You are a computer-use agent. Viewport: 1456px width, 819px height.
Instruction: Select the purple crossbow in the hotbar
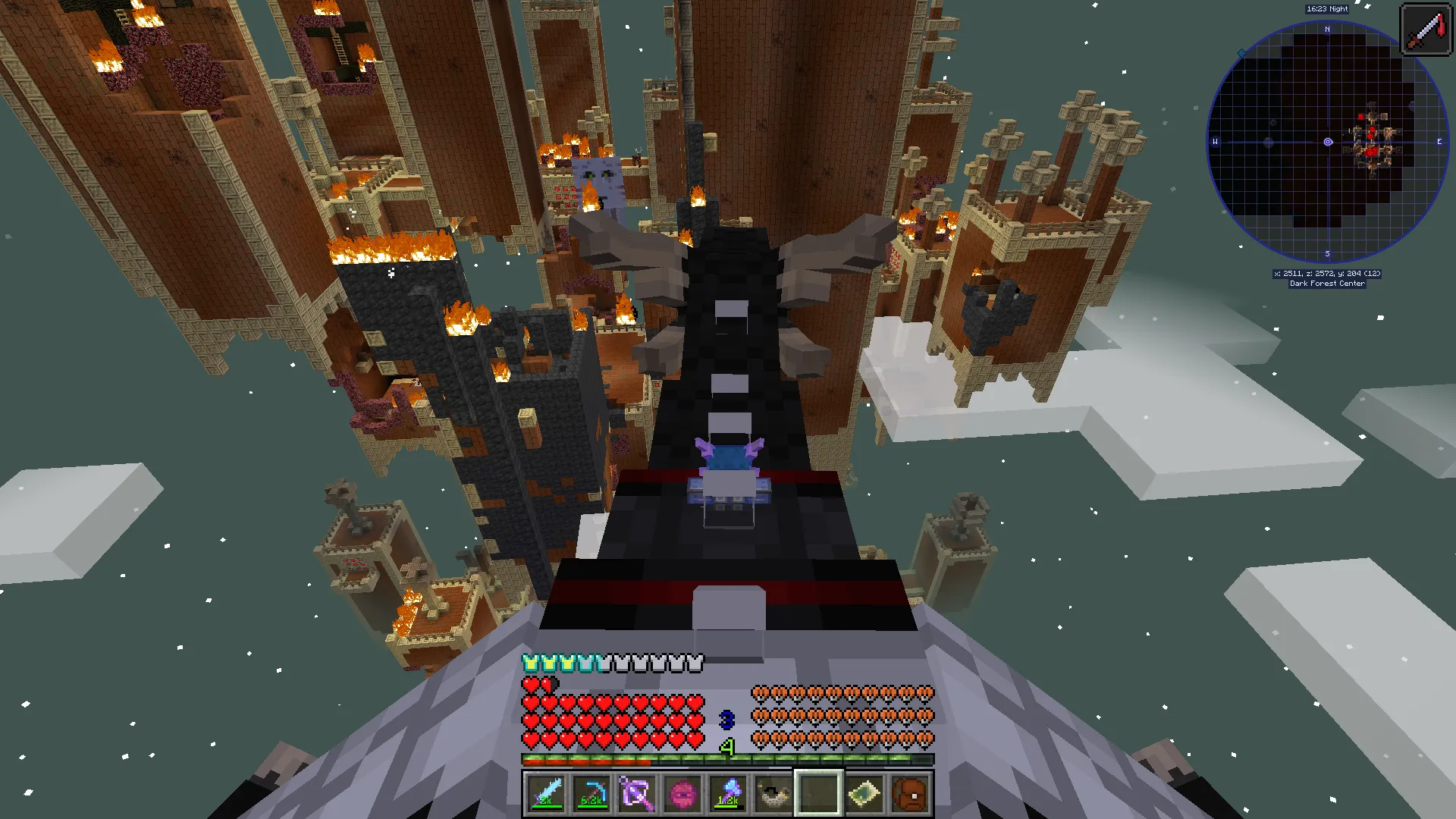pyautogui.click(x=639, y=792)
